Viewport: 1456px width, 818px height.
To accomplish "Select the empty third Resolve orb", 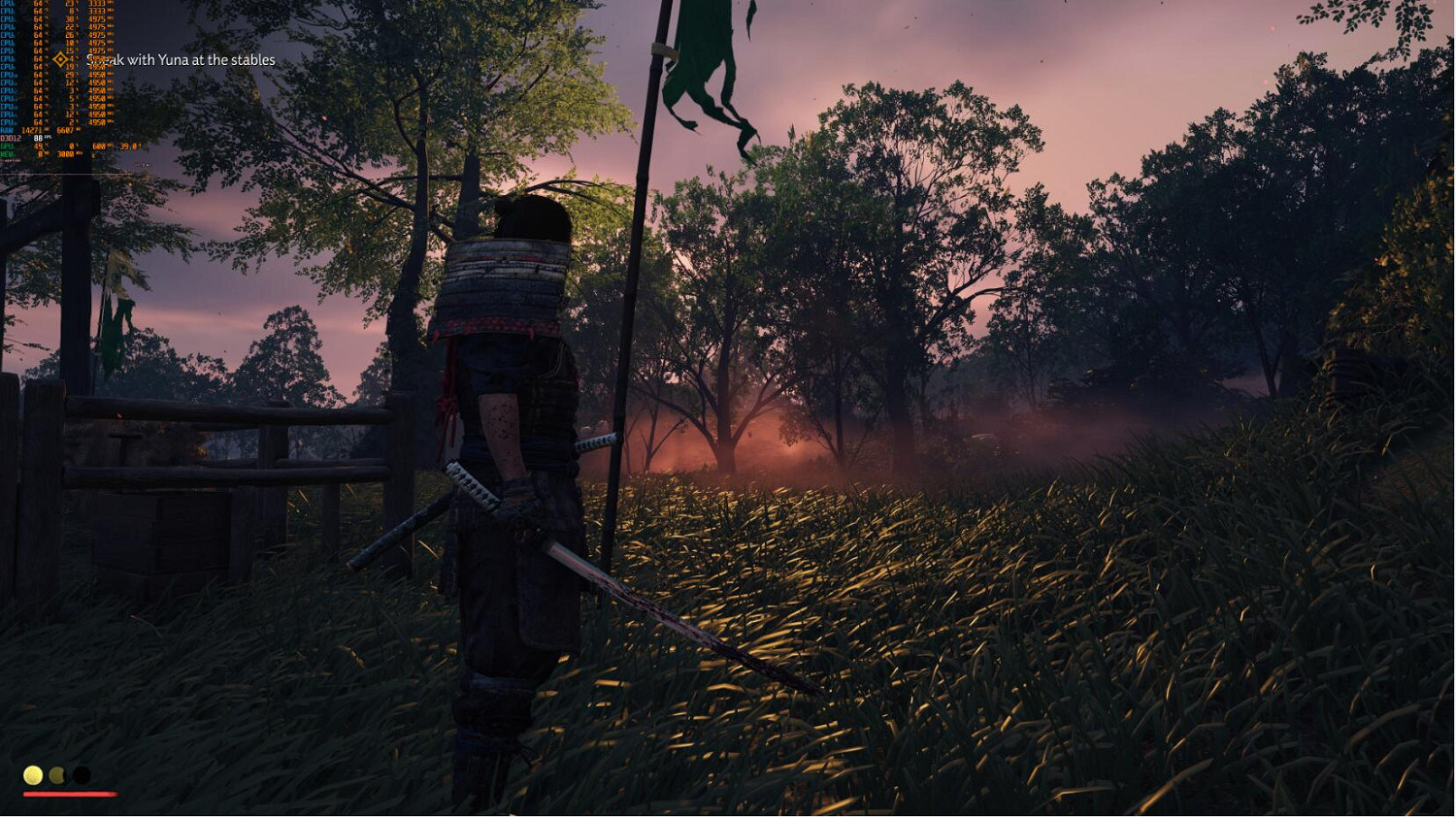I will 80,774.
